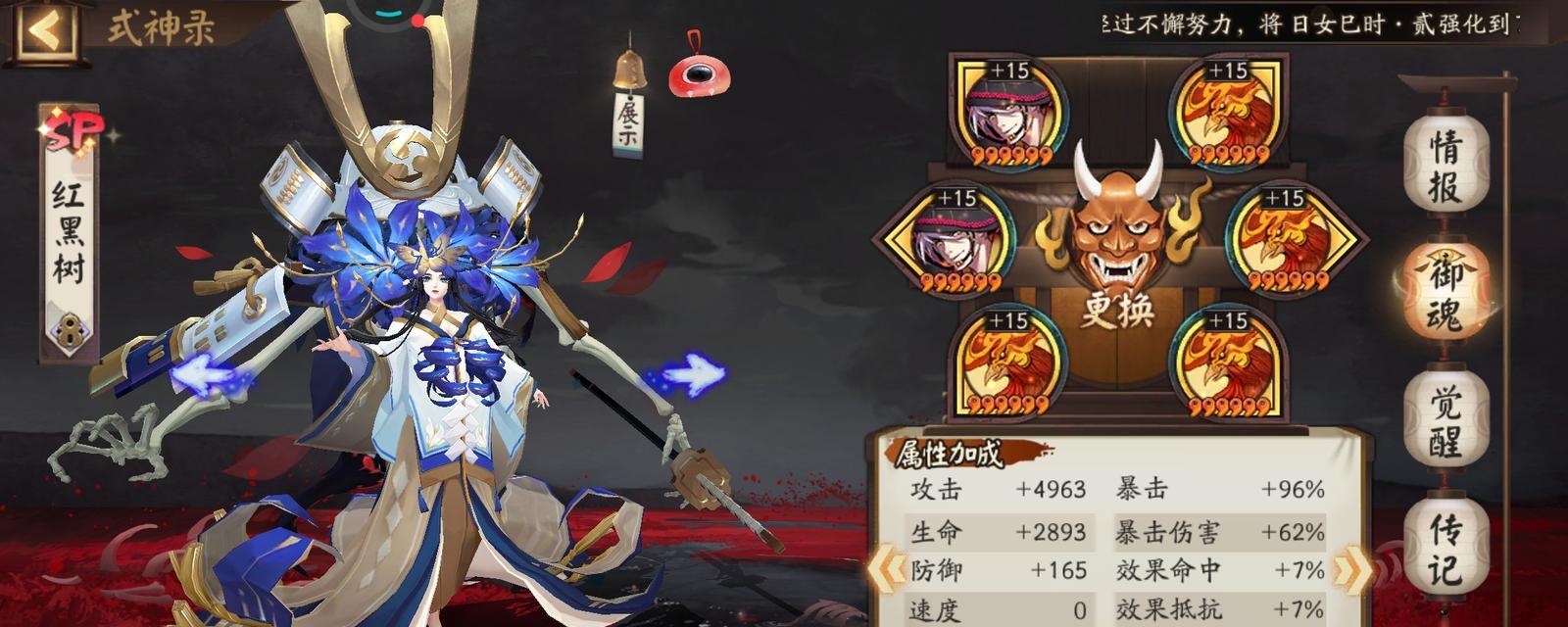
Task: Open the 情报 lantern tab
Action: (x=1445, y=165)
